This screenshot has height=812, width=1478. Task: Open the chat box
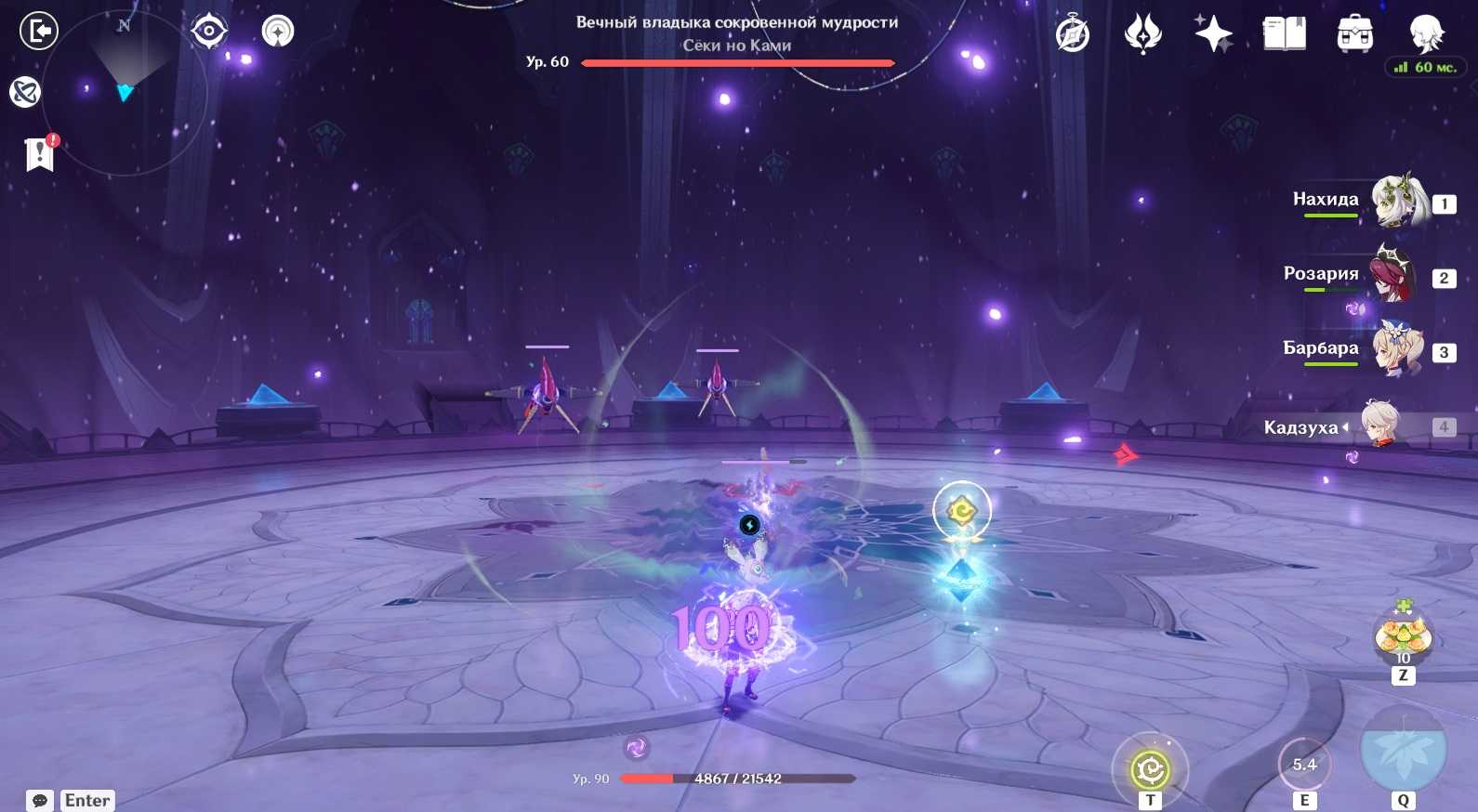[x=40, y=801]
